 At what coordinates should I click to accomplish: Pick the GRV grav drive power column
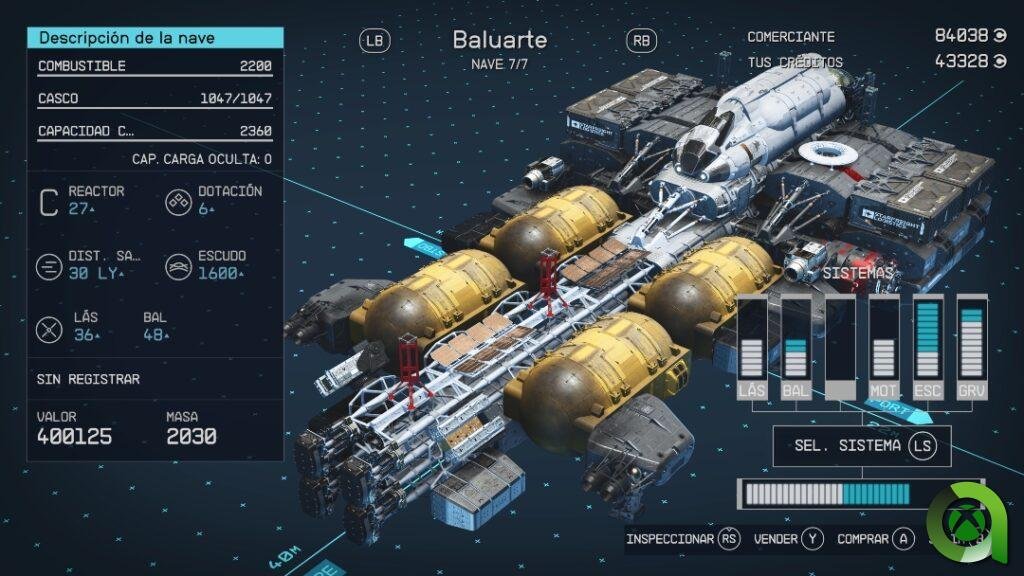971,346
